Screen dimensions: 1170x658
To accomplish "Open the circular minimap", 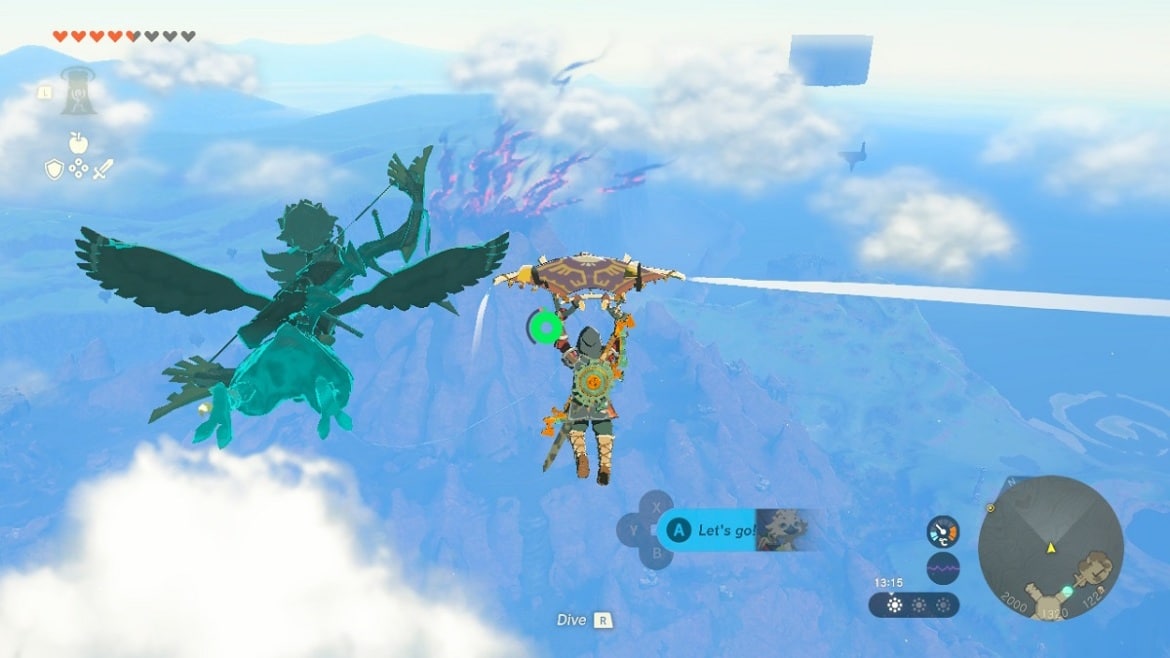I will pos(1050,547).
